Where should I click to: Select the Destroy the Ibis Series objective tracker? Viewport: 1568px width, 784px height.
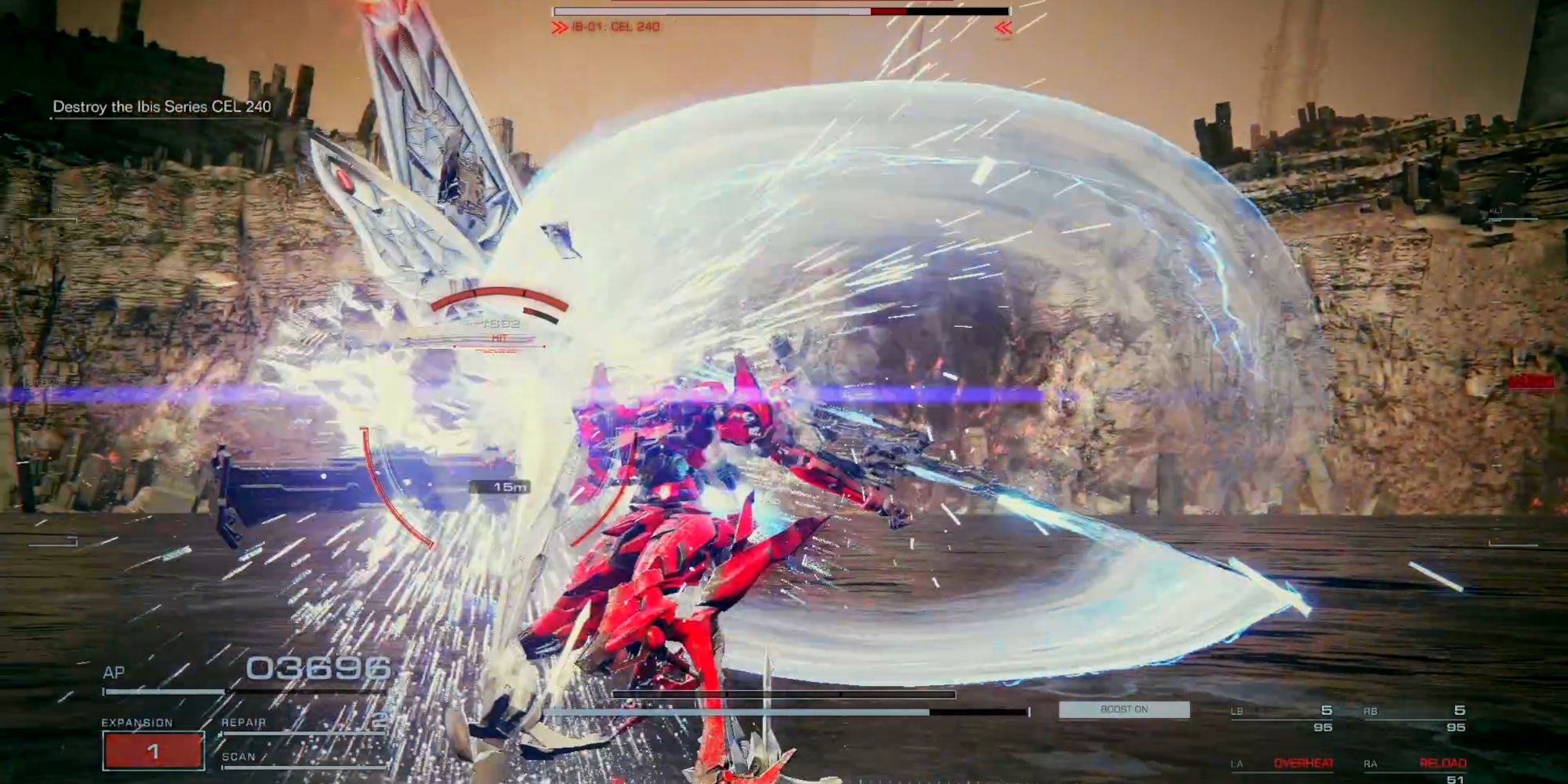pos(162,107)
